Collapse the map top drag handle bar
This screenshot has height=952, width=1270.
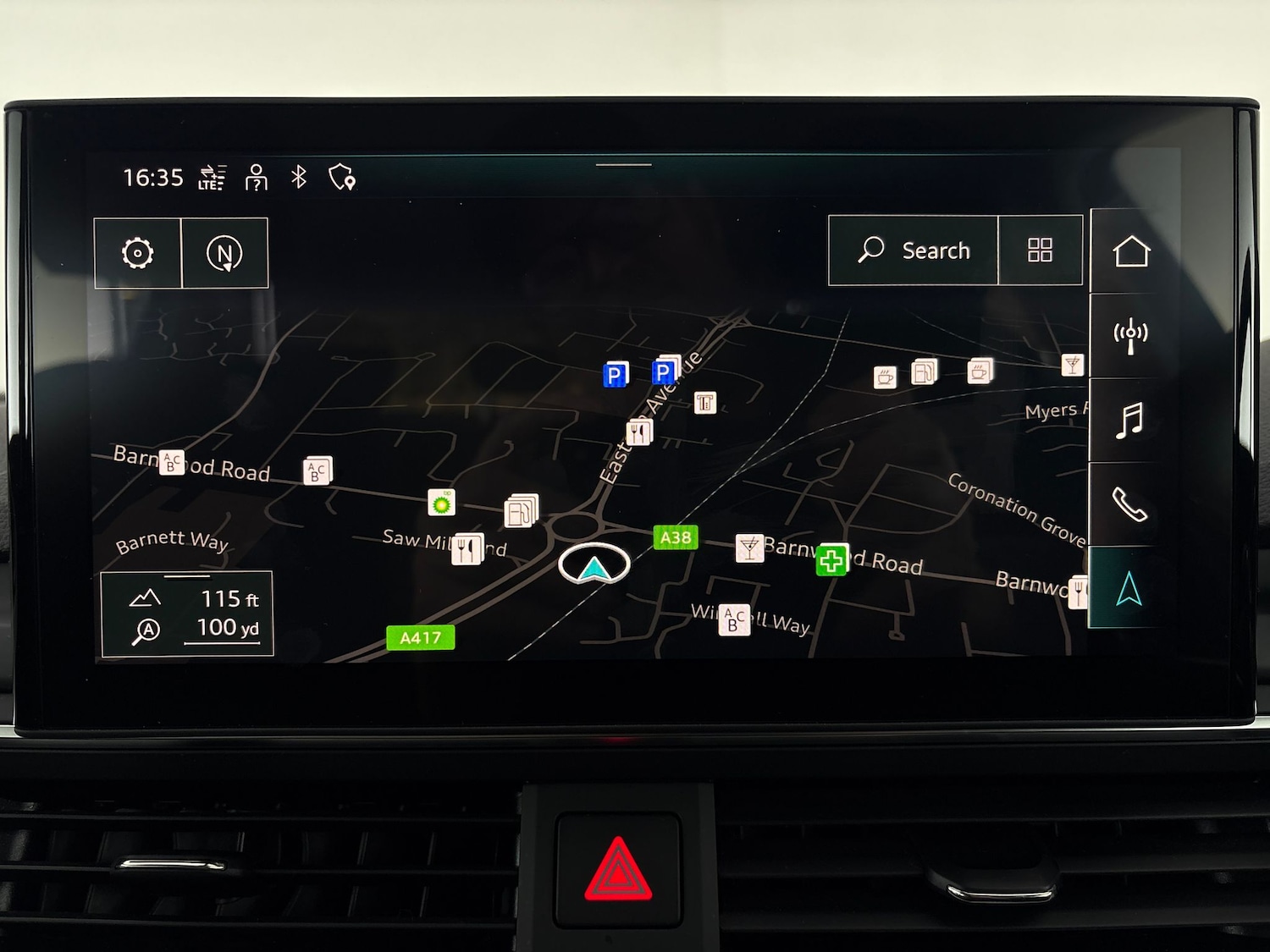[x=622, y=166]
